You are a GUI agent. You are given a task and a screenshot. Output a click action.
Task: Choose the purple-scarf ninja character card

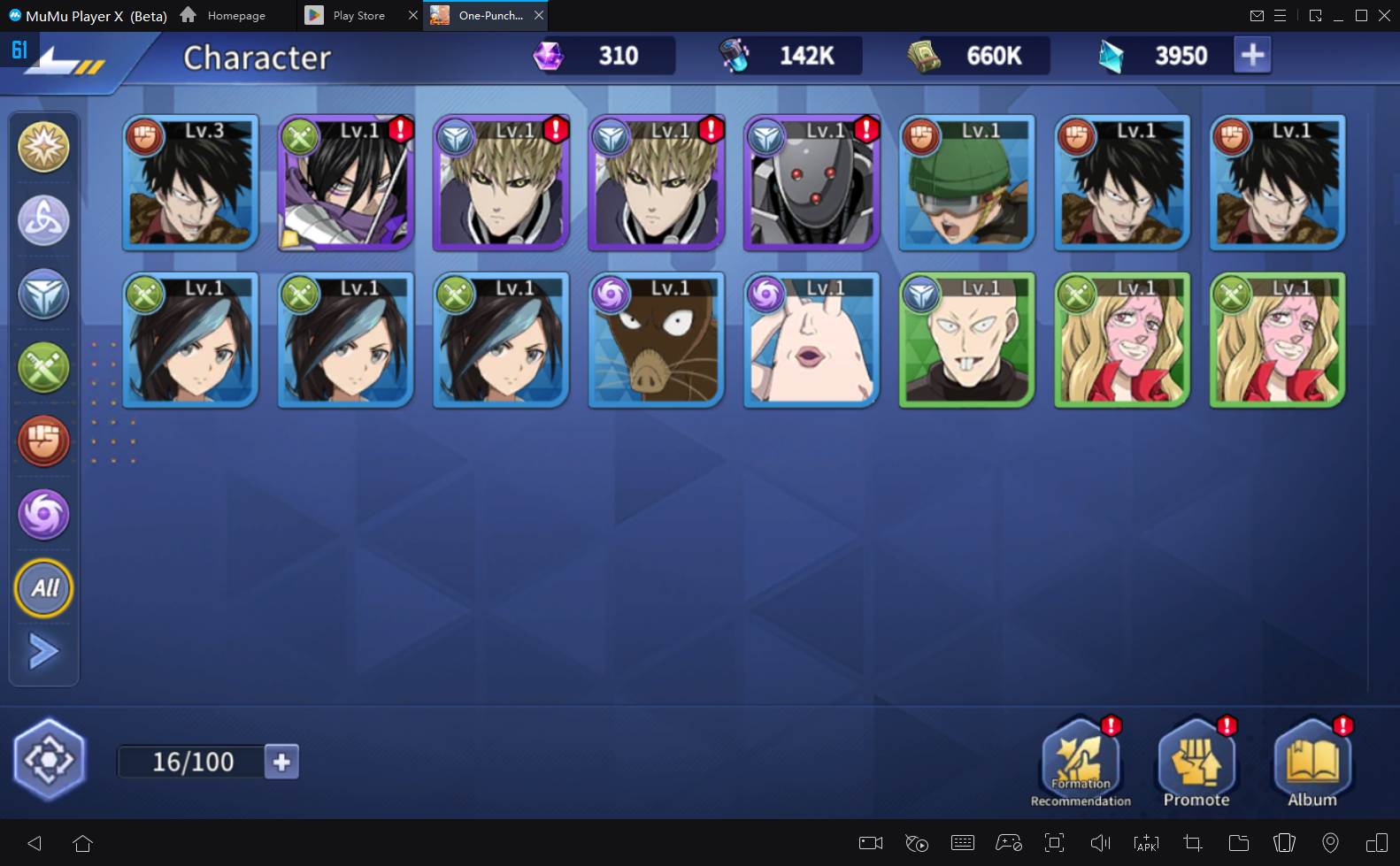pos(346,183)
